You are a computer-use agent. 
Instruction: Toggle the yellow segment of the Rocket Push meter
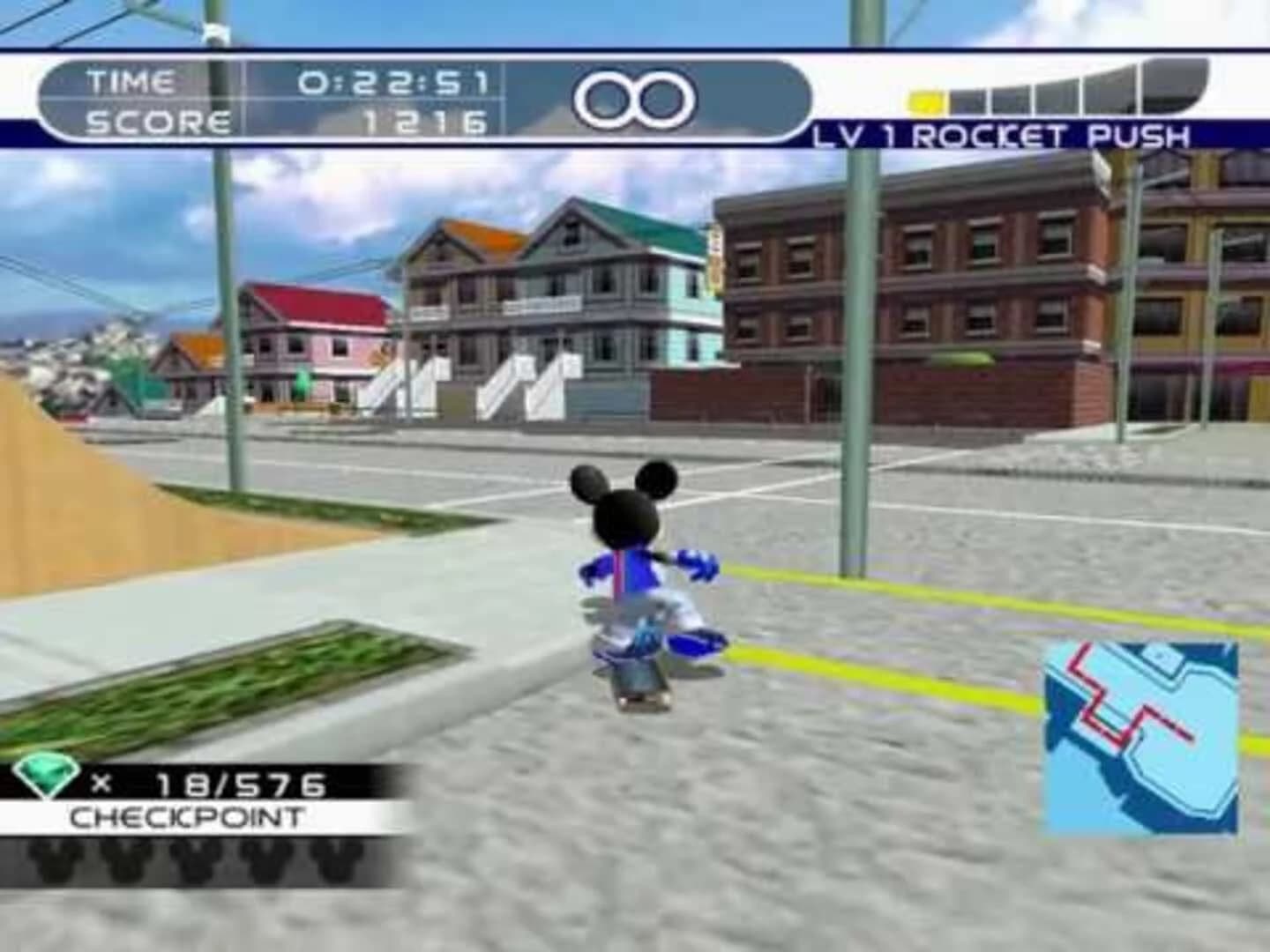(927, 100)
